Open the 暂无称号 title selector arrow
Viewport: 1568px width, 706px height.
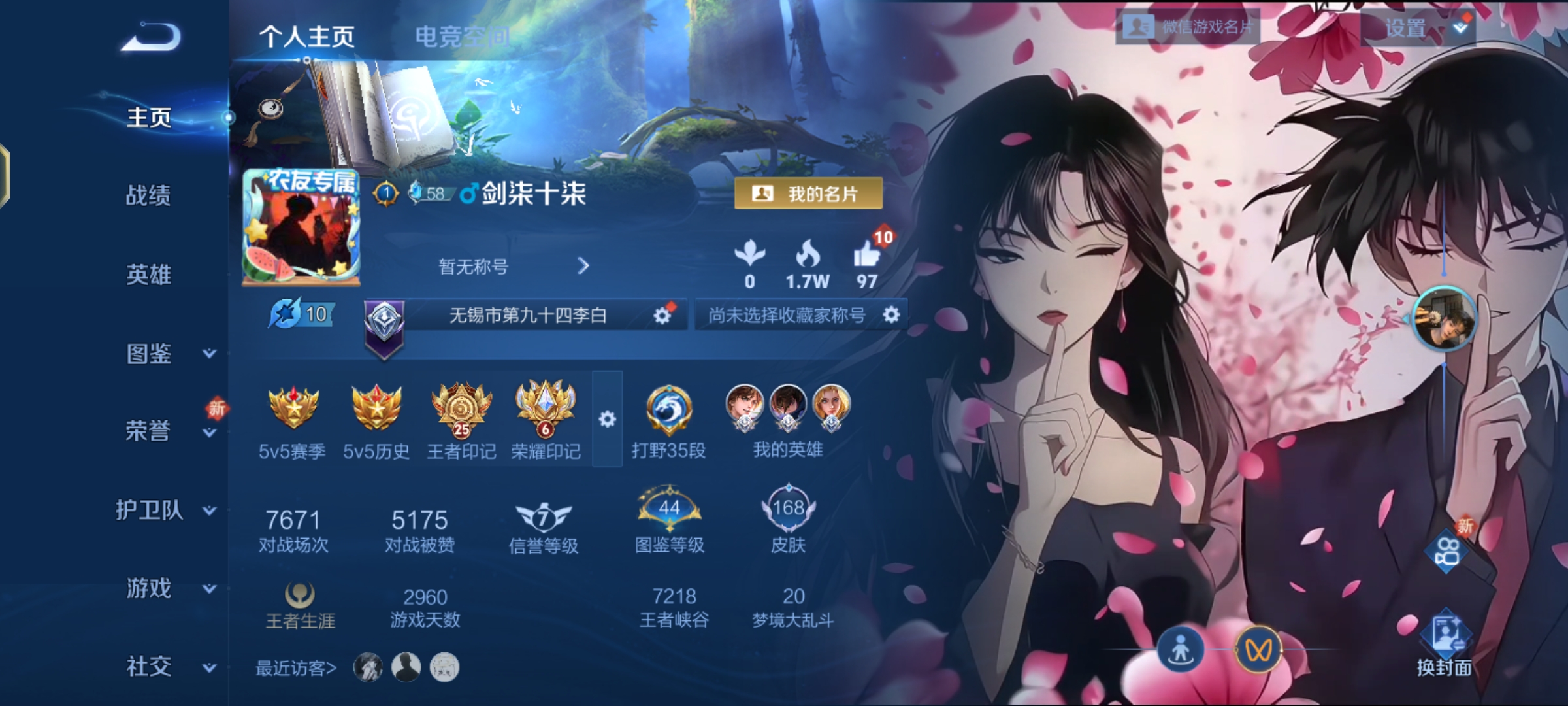coord(583,266)
